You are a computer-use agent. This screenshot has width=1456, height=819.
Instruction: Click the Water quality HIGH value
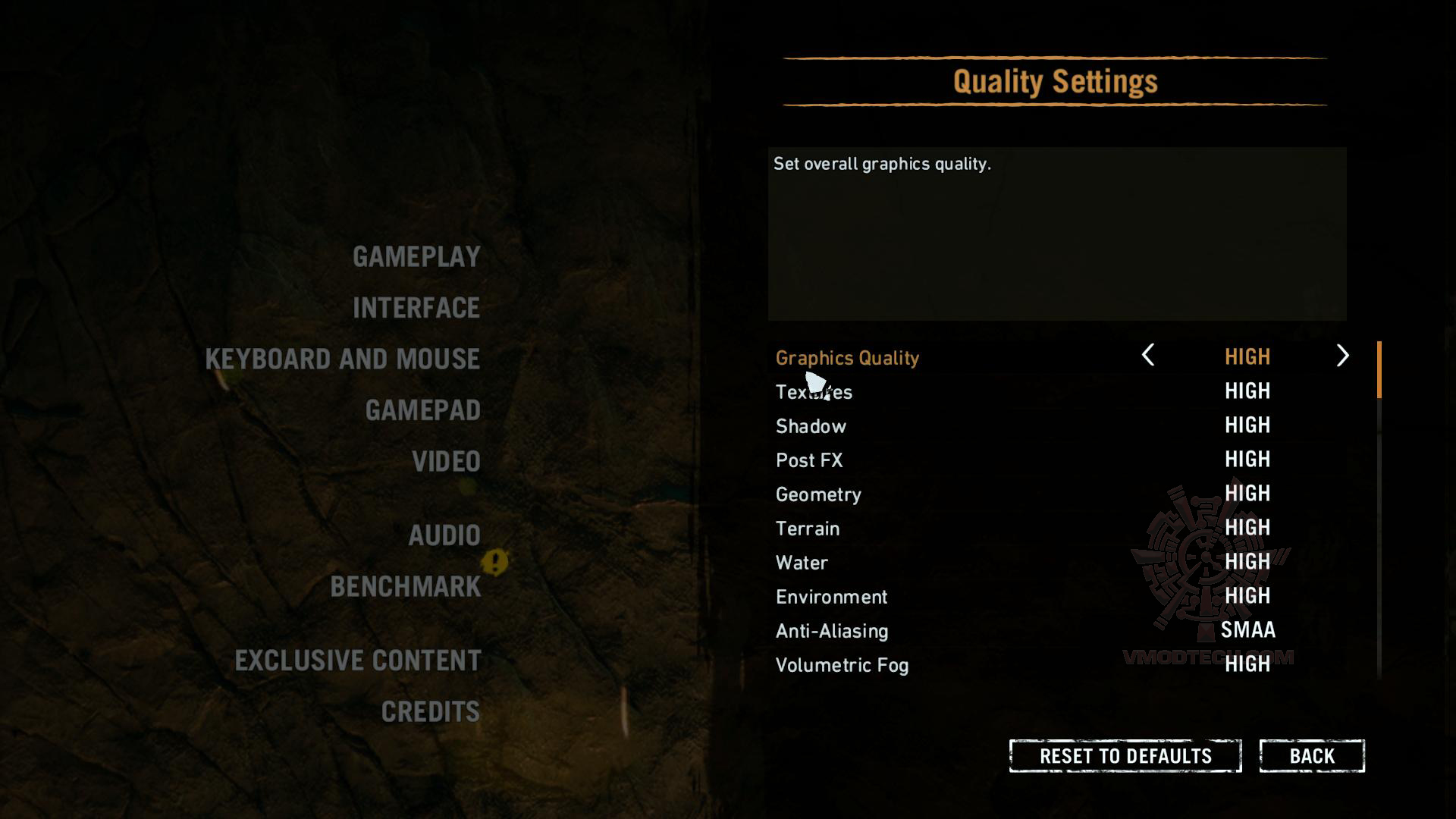pos(1247,562)
